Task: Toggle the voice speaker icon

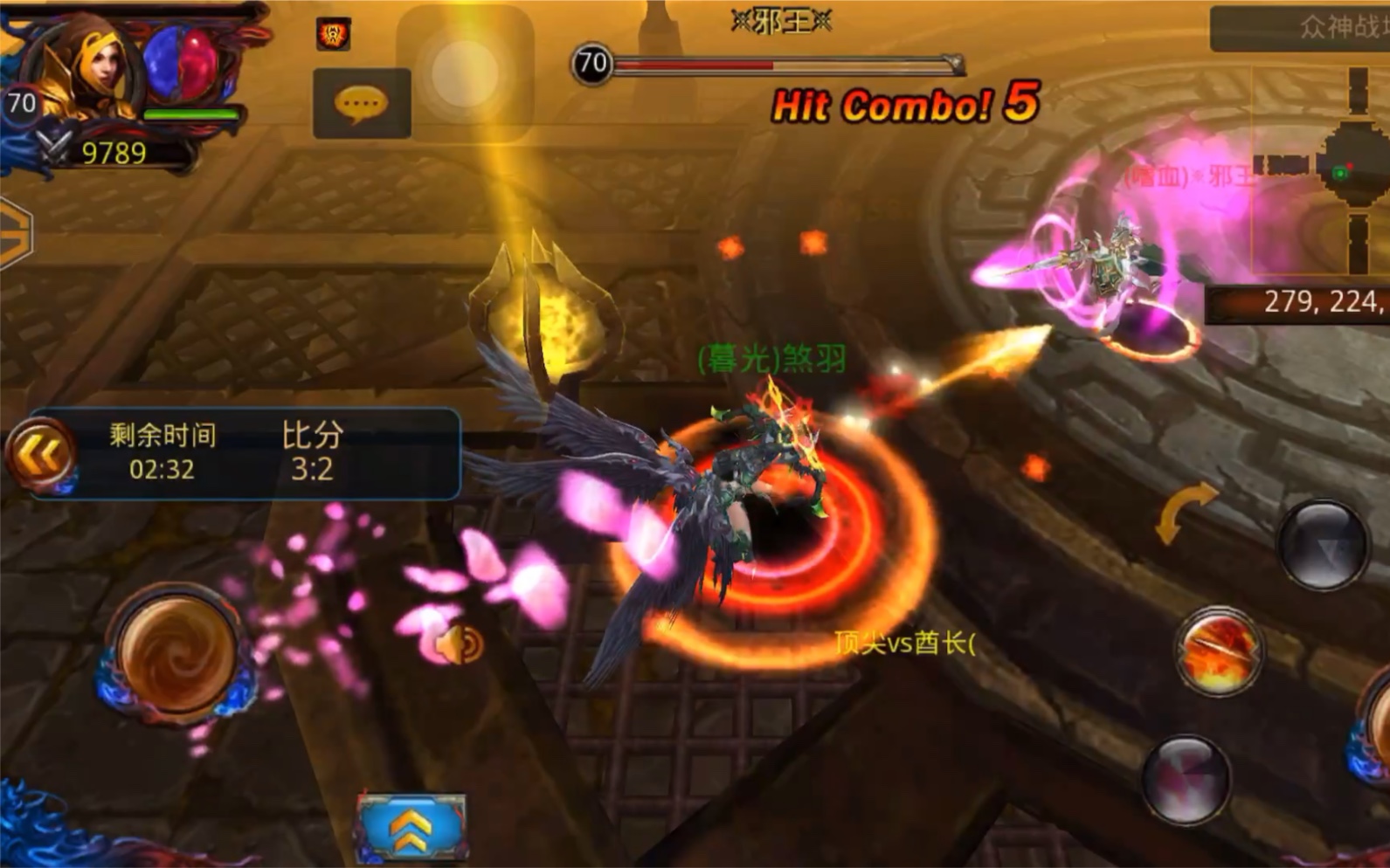Action: pos(460,645)
